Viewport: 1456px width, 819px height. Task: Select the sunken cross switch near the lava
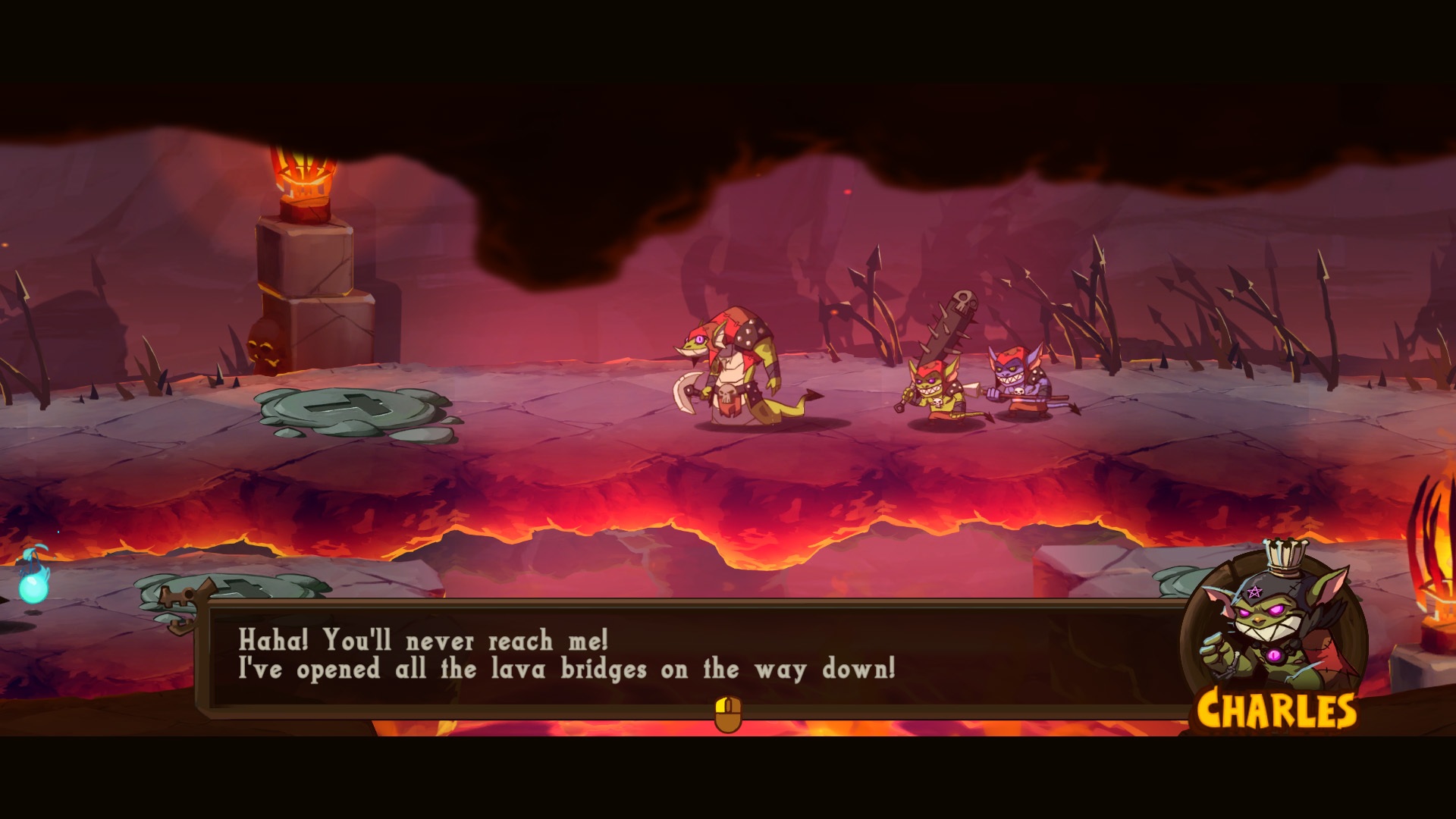click(241, 590)
